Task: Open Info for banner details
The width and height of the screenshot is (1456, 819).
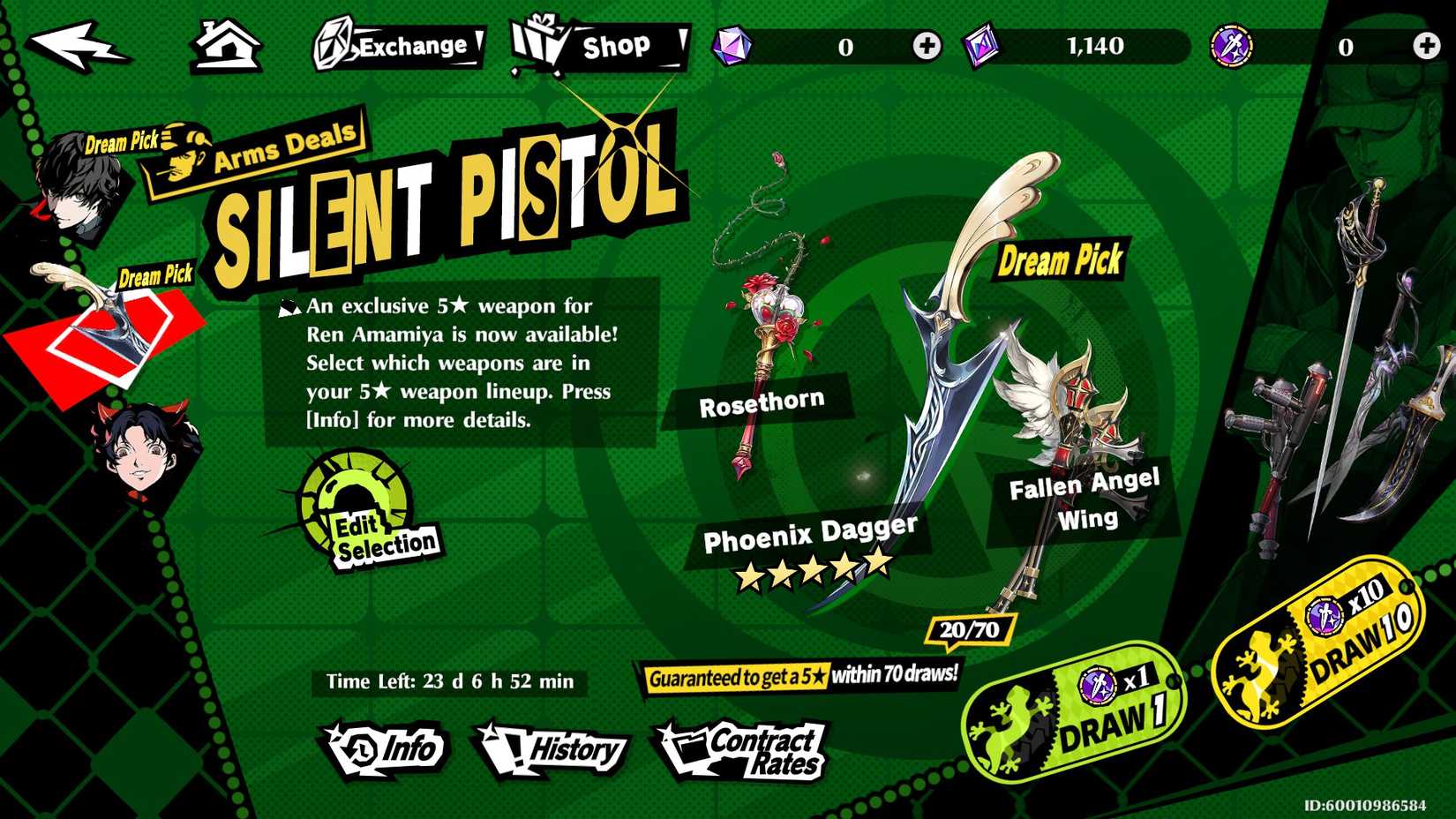Action: click(x=386, y=749)
